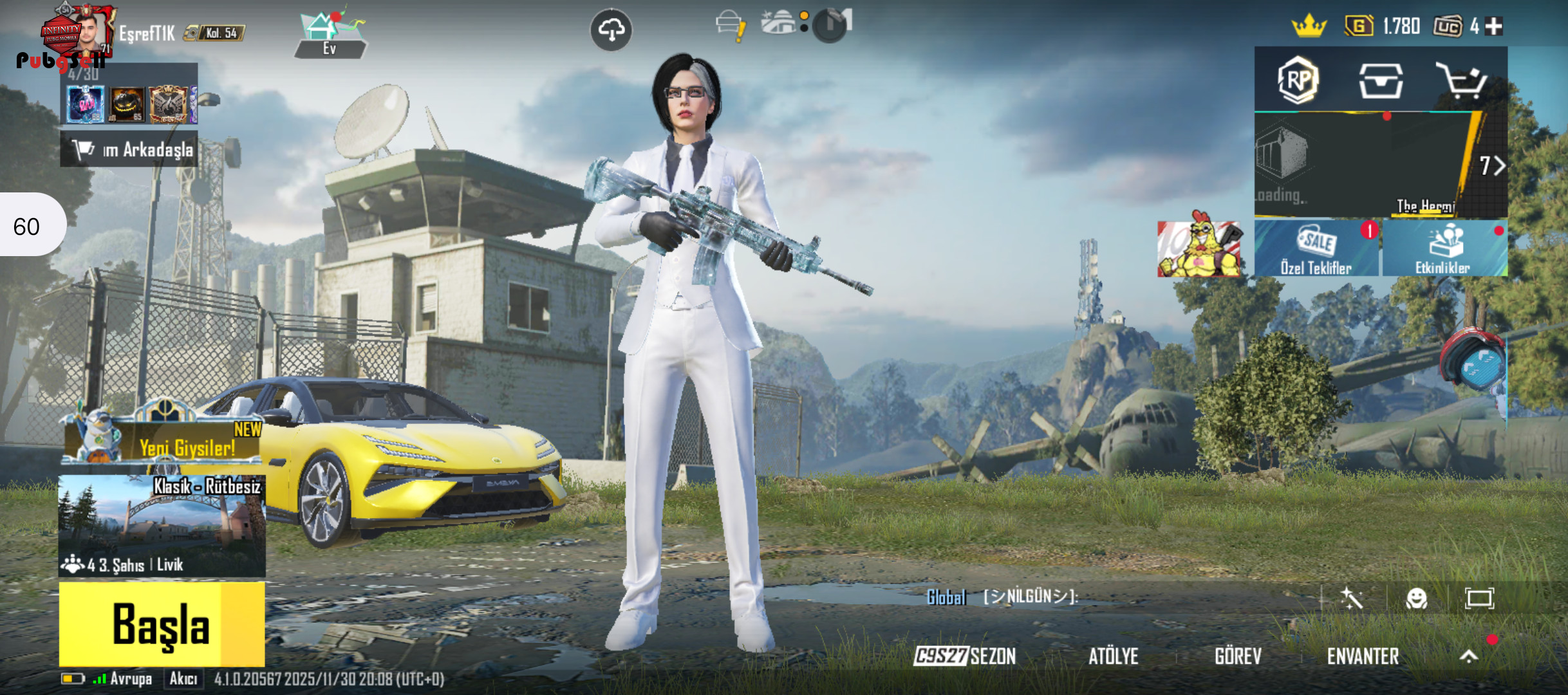Open the Görev missions tab
1568x695 pixels.
[1238, 656]
